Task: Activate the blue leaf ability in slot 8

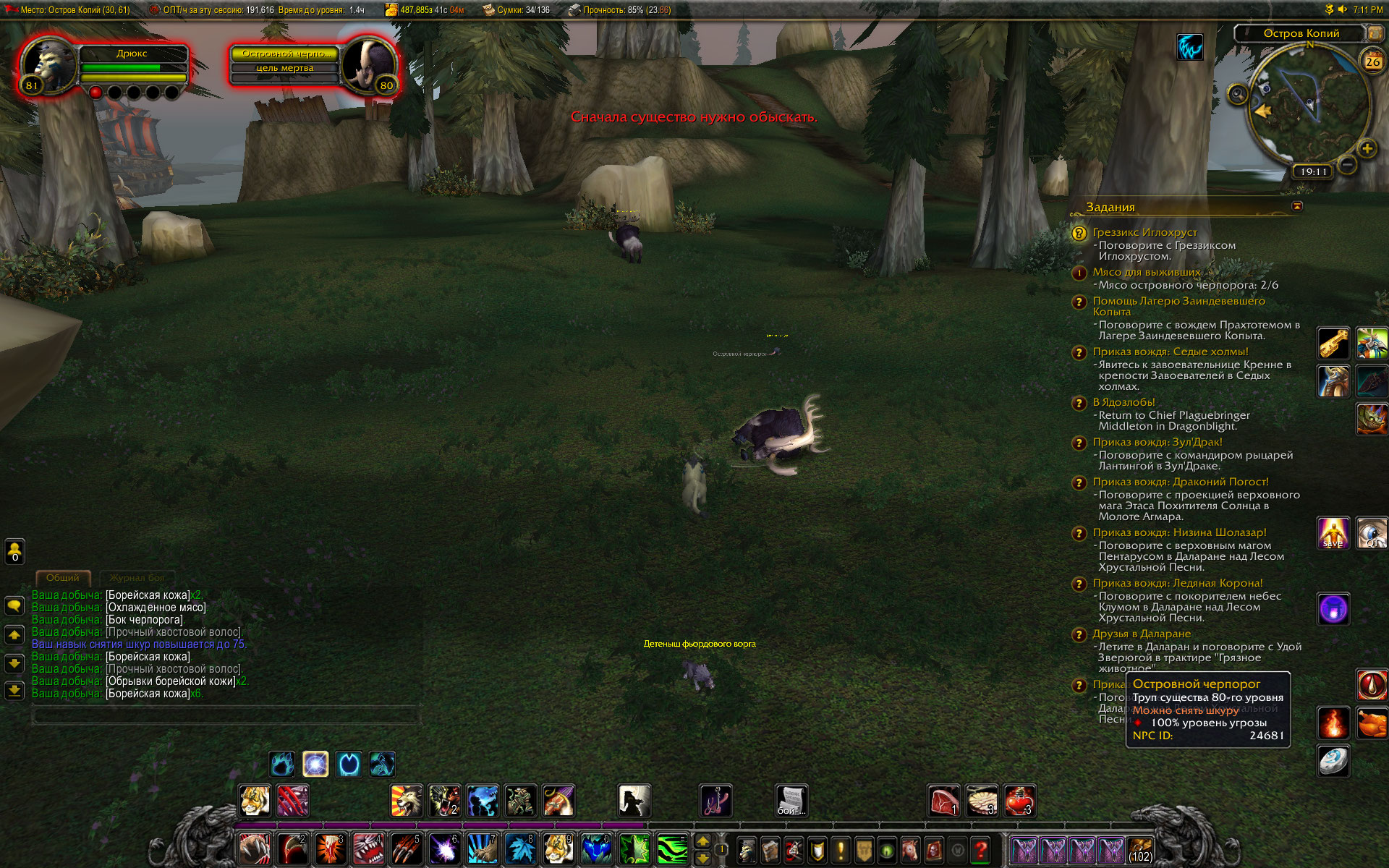Action: click(x=520, y=849)
